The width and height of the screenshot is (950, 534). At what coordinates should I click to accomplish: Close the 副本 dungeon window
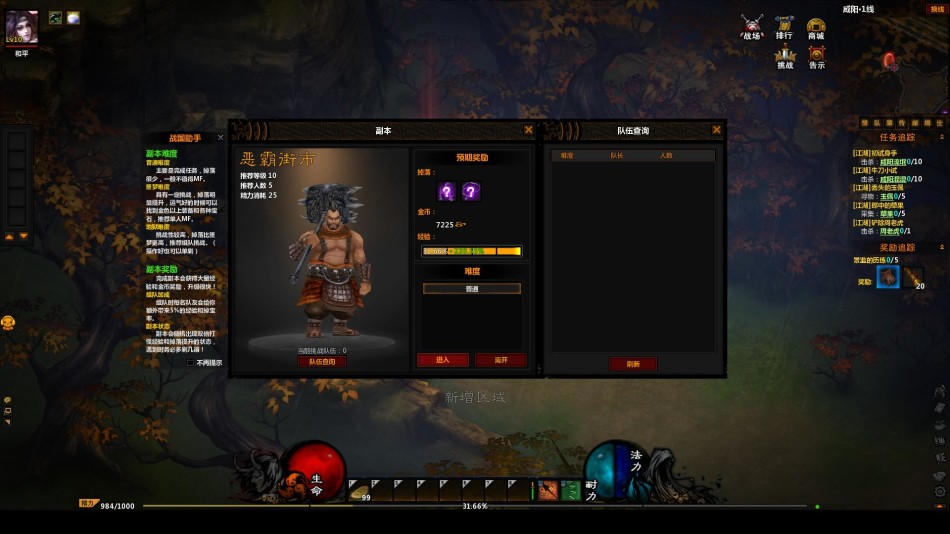tap(528, 130)
